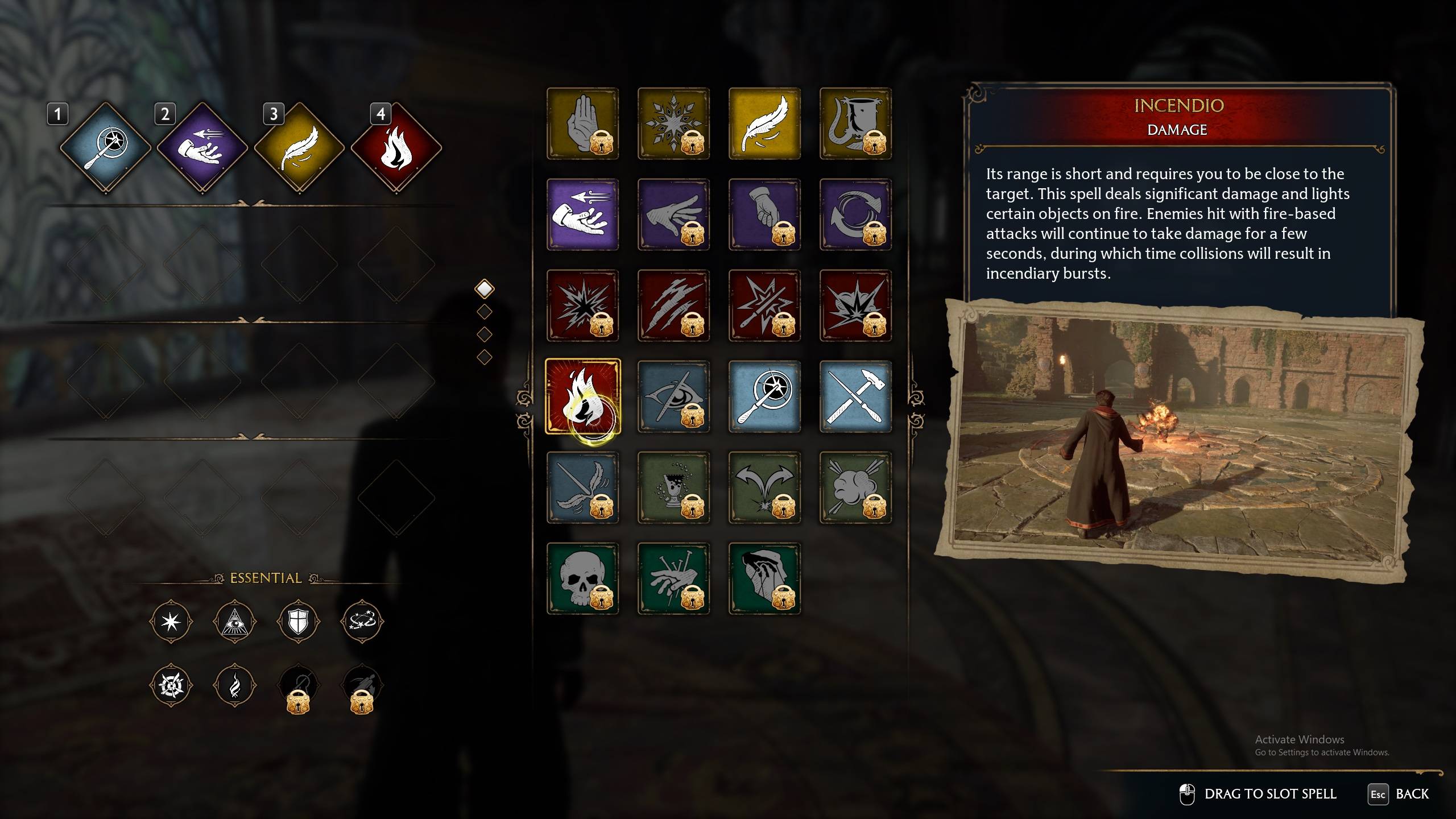Select the crossed hammer and wand Reparo spell
1456x819 pixels.
pos(855,396)
